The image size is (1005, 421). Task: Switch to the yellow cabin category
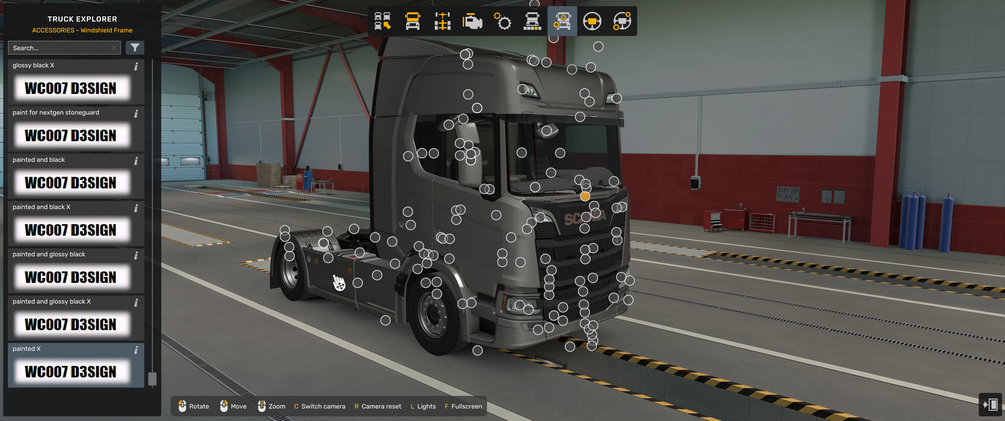[x=412, y=21]
